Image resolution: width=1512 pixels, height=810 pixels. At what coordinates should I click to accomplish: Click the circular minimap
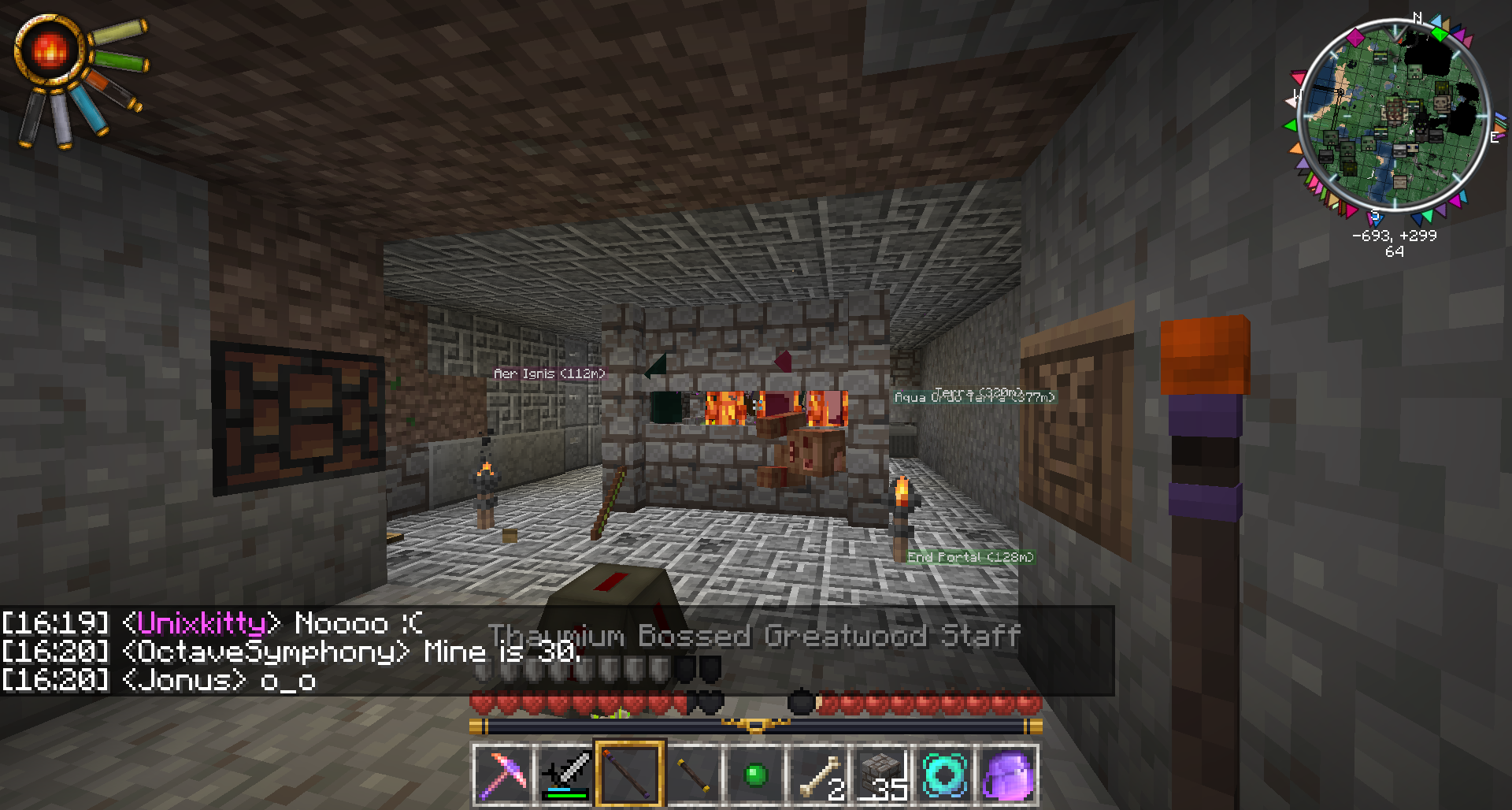coord(1394,115)
